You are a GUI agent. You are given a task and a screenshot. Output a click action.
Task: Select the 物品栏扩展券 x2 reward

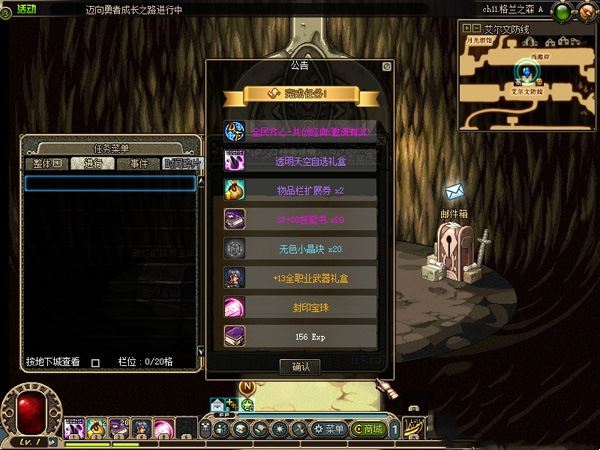(x=300, y=189)
